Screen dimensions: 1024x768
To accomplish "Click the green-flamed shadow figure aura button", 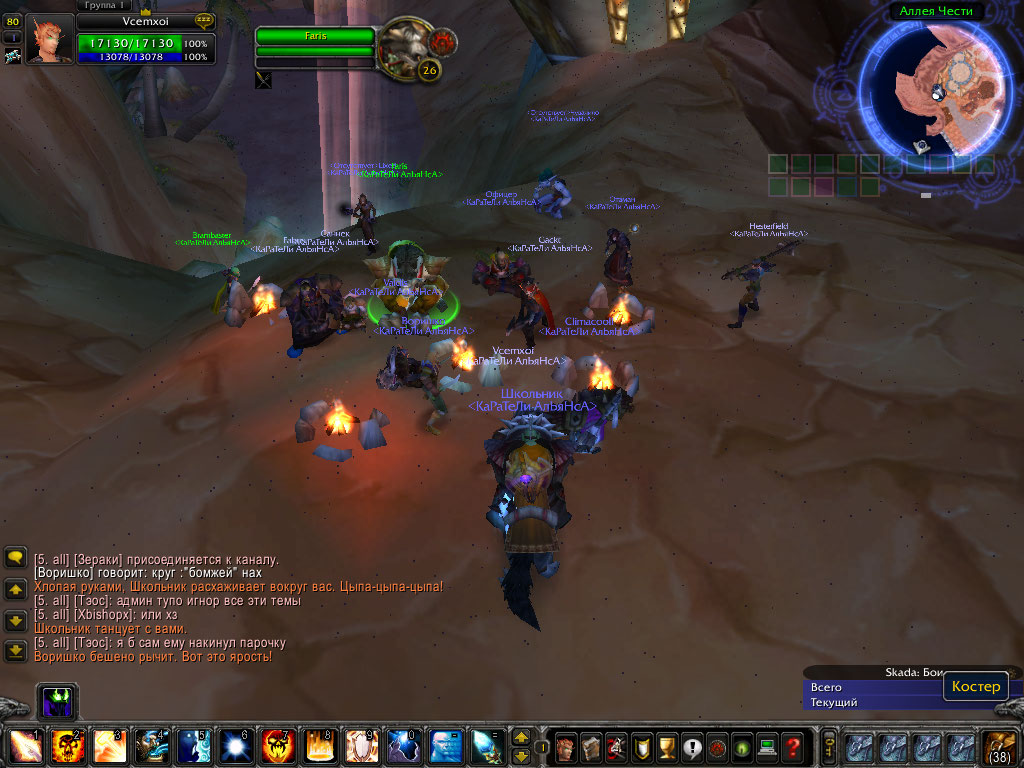I will coord(58,702).
